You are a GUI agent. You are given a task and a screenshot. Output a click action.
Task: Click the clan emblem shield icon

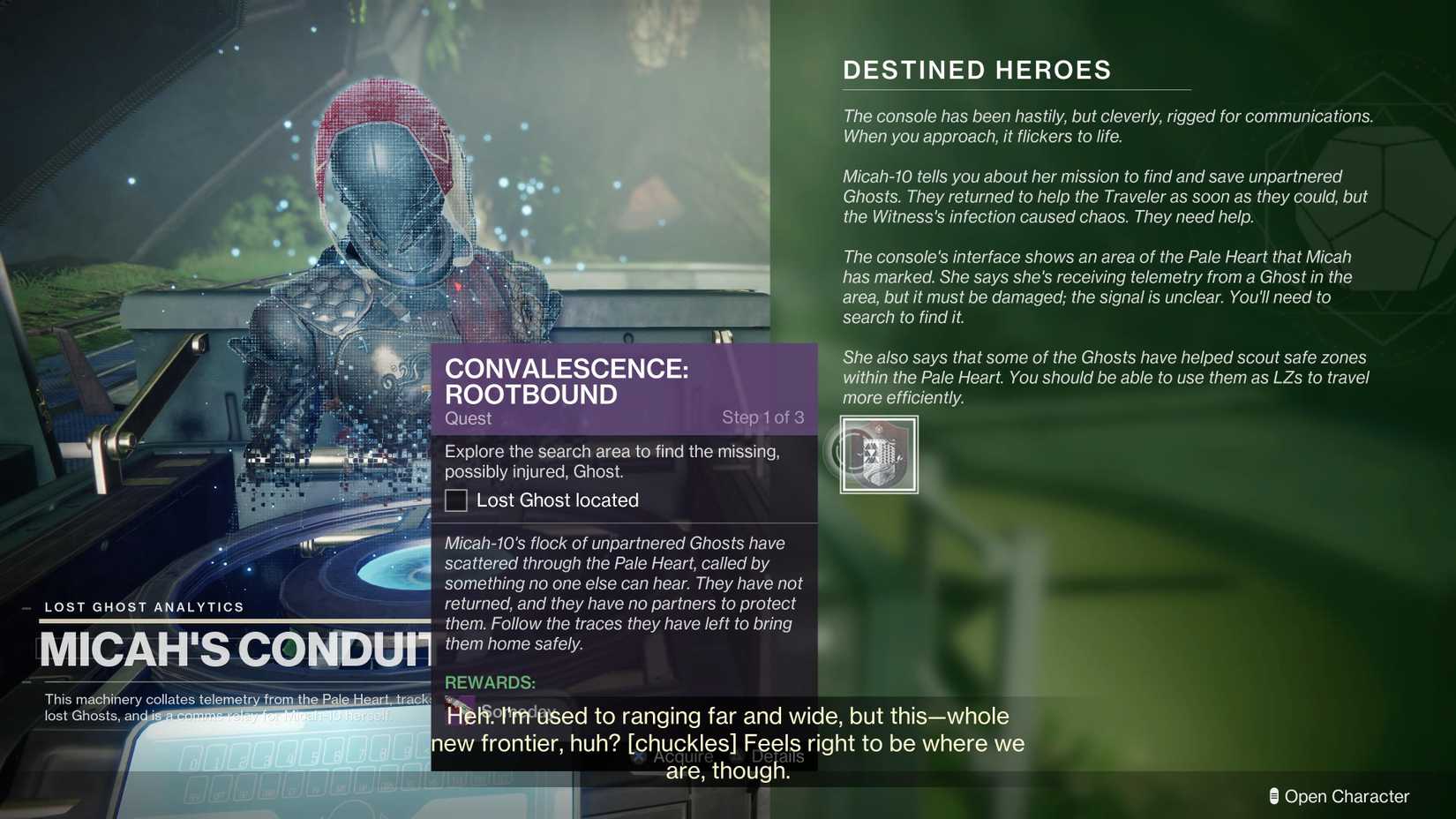879,455
